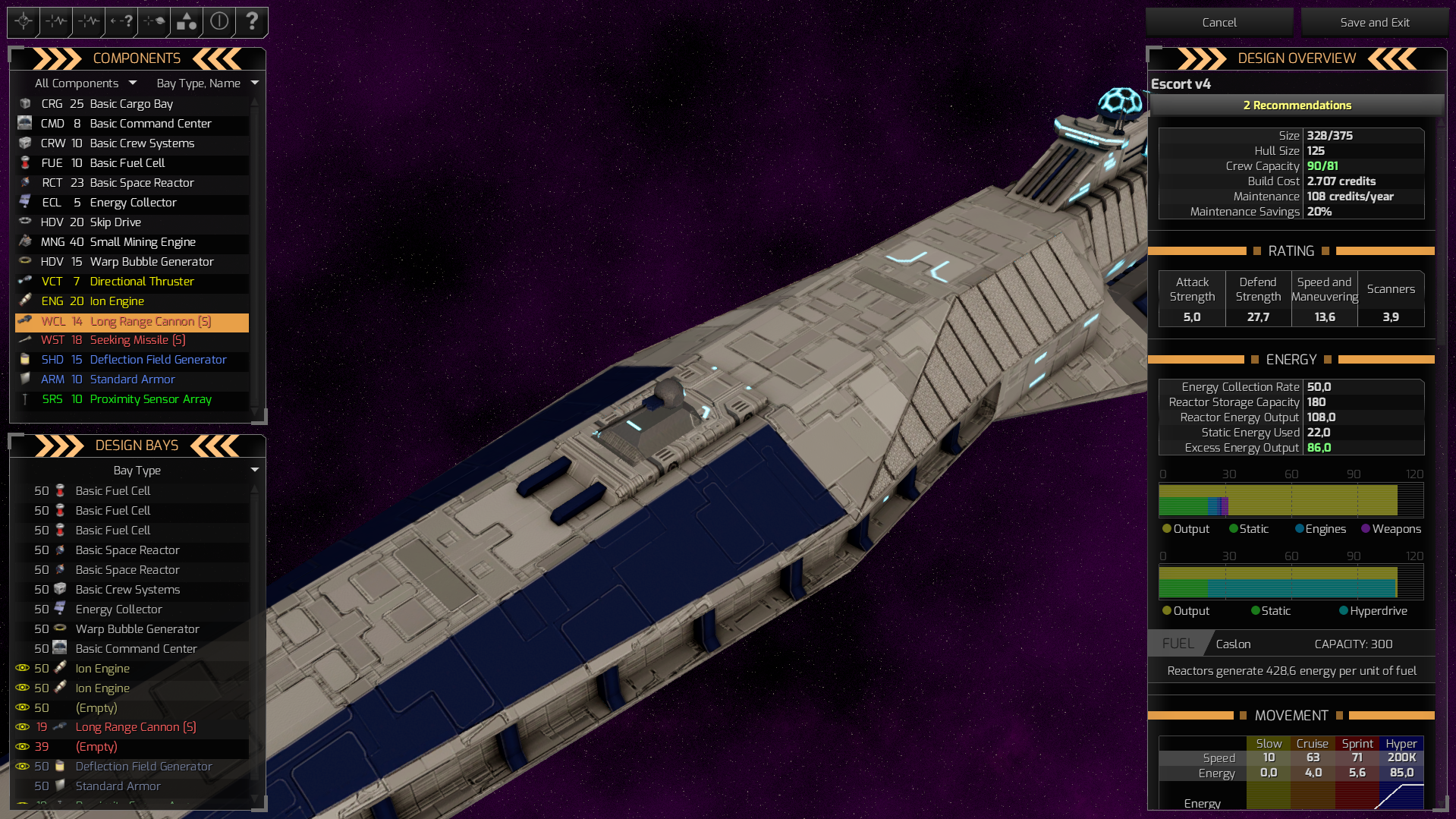Open the 2 Recommendations banner
The image size is (1456, 819).
click(1296, 105)
